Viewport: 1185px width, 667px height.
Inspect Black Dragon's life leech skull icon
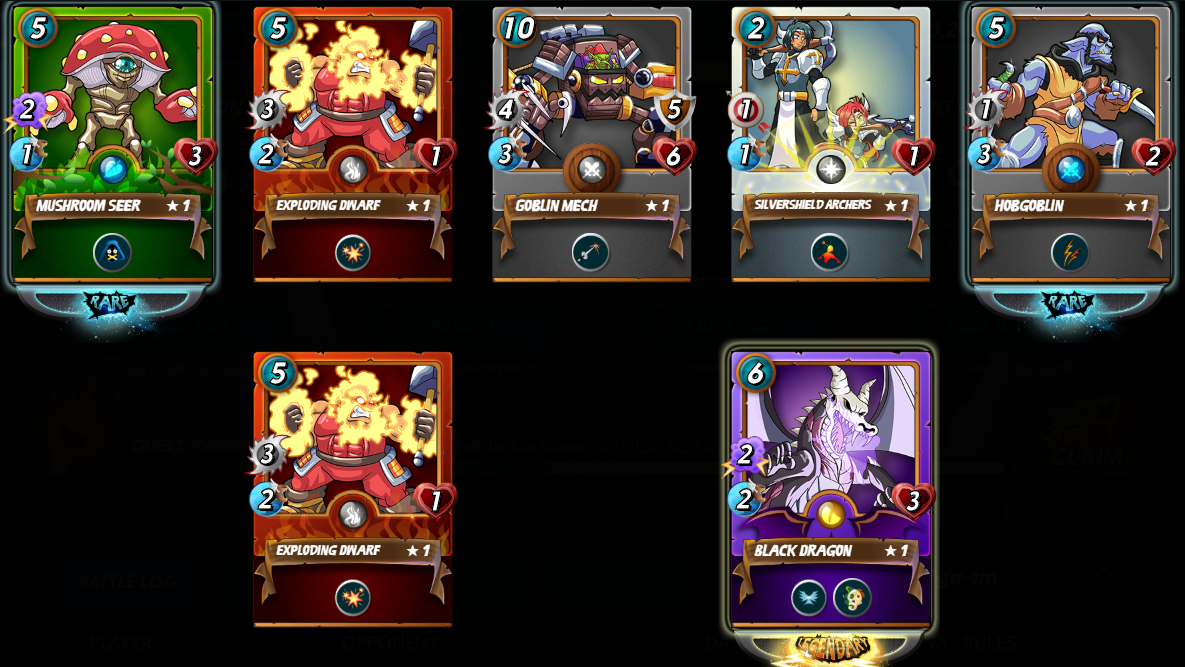[852, 598]
